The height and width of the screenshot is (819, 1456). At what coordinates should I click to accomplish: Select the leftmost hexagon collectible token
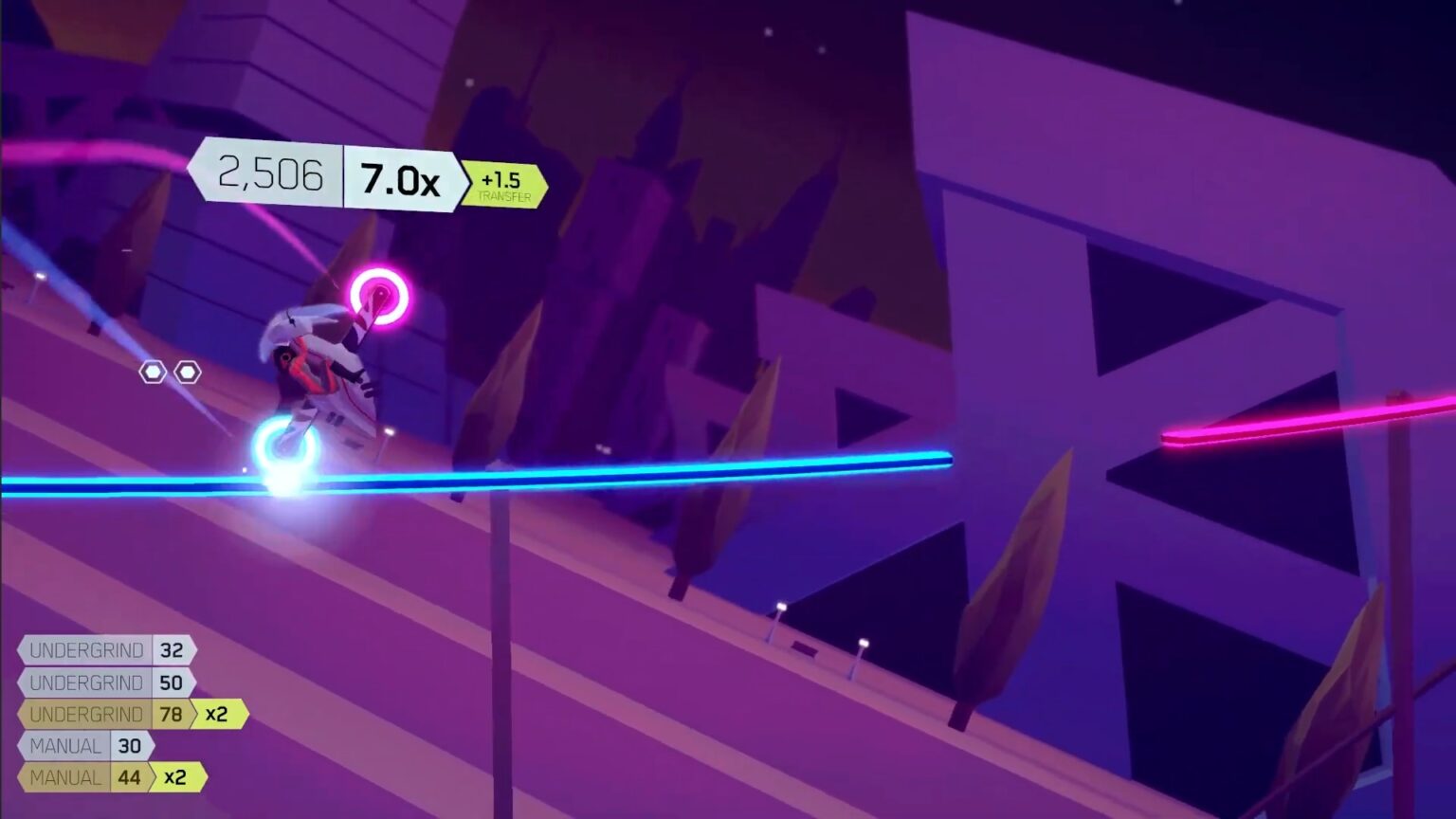pos(152,373)
